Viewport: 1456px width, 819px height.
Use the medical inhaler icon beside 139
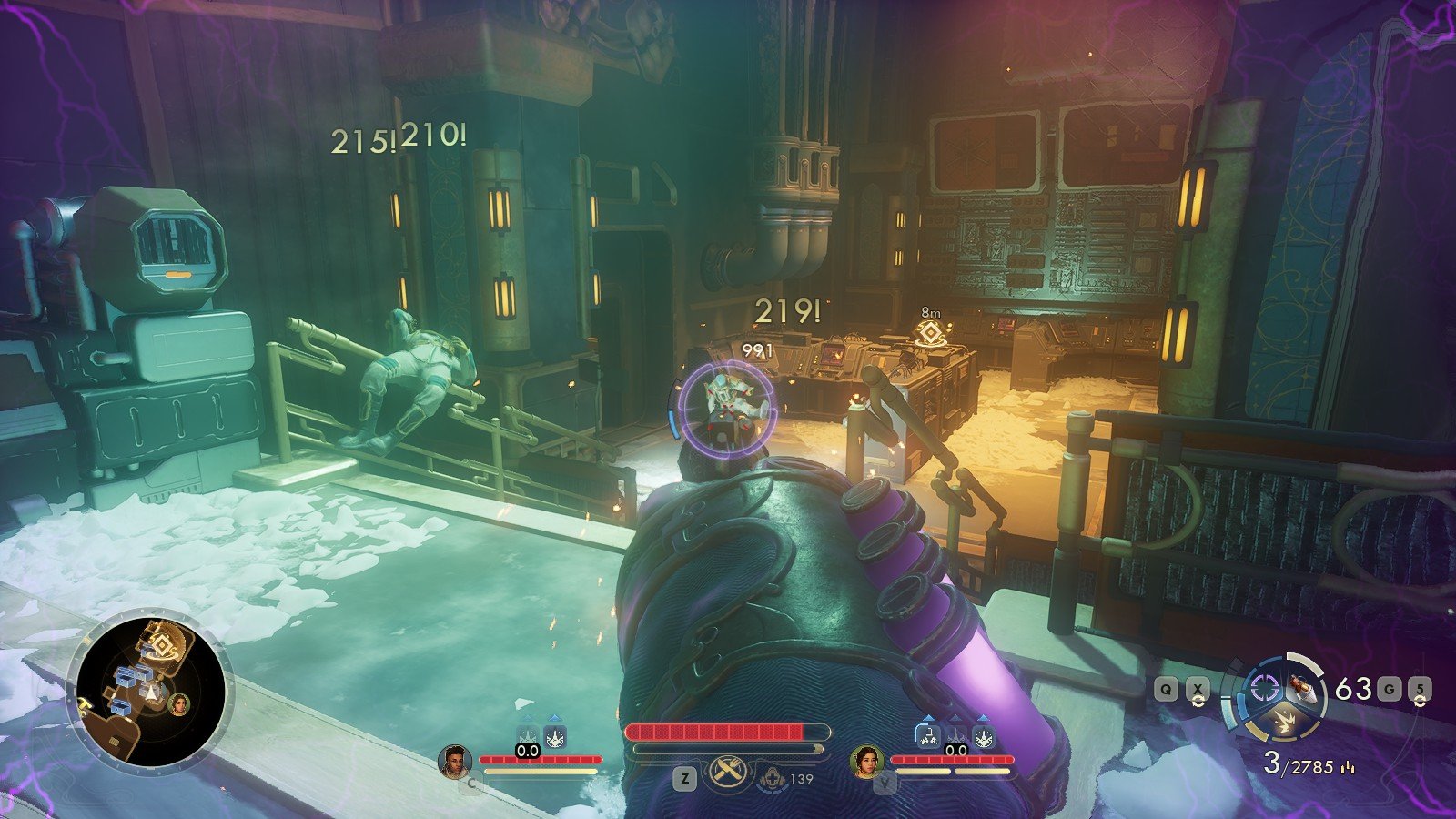coord(772,779)
